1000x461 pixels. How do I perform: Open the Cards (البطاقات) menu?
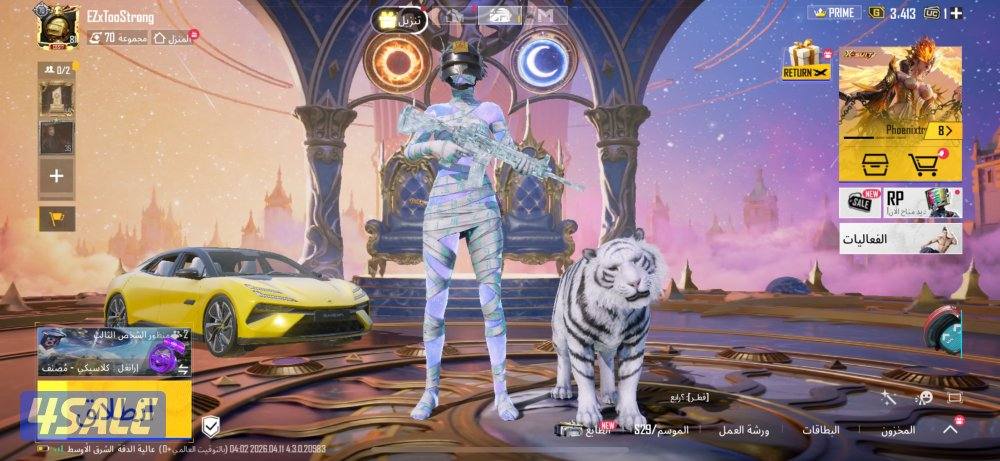point(823,430)
